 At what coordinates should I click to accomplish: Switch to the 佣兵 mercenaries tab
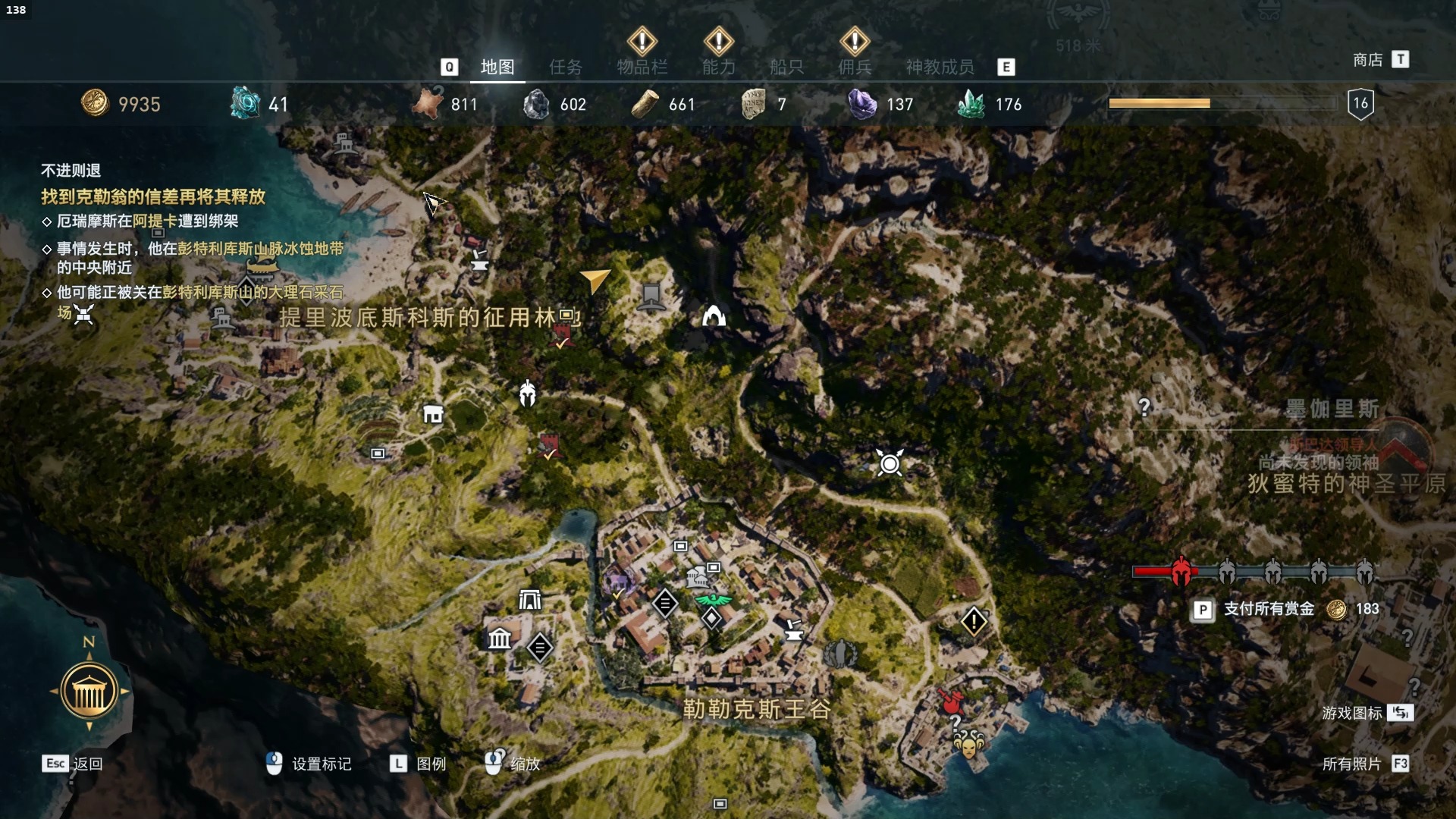[x=855, y=67]
